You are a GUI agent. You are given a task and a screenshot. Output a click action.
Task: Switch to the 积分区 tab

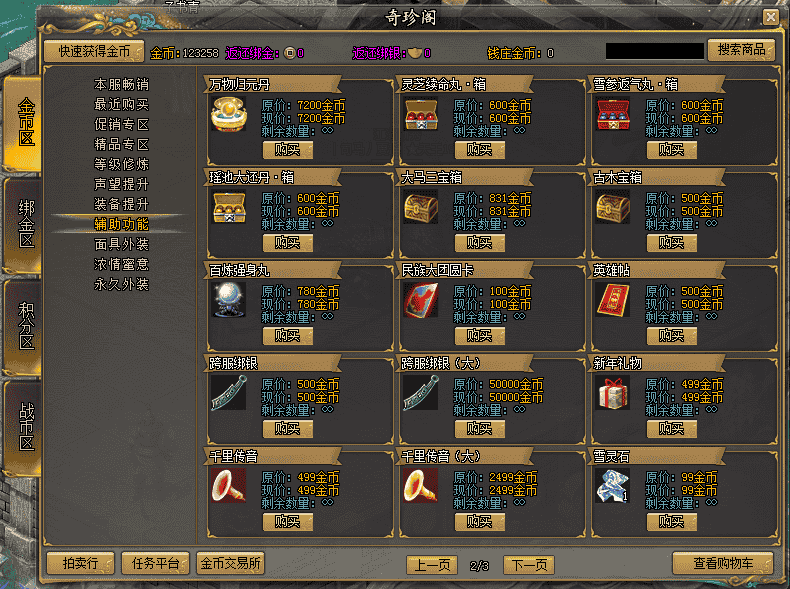25,327
